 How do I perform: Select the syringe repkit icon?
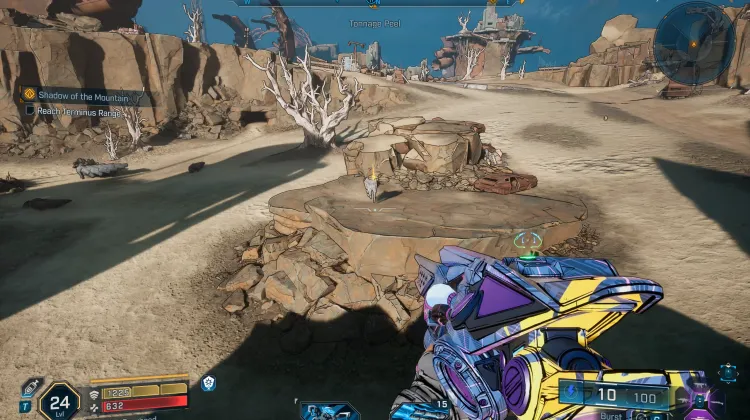click(x=31, y=387)
